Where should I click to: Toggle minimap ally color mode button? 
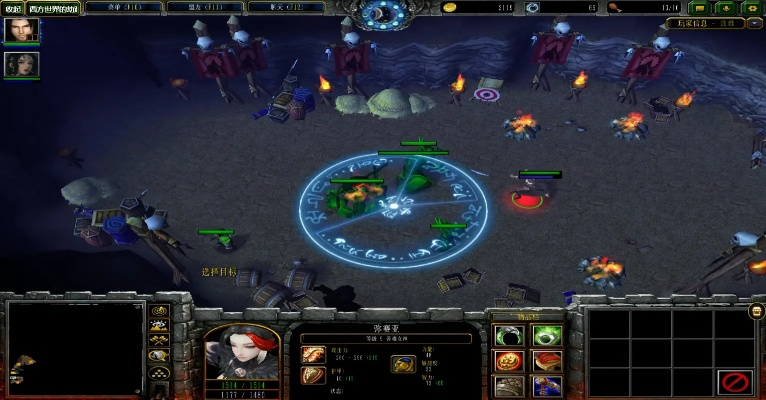pyautogui.click(x=159, y=341)
